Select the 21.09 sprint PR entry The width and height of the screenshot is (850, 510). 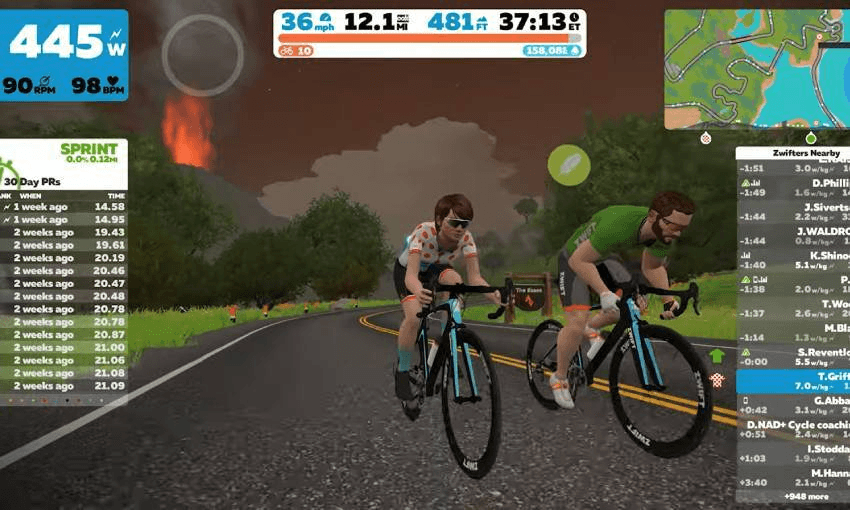click(x=63, y=386)
